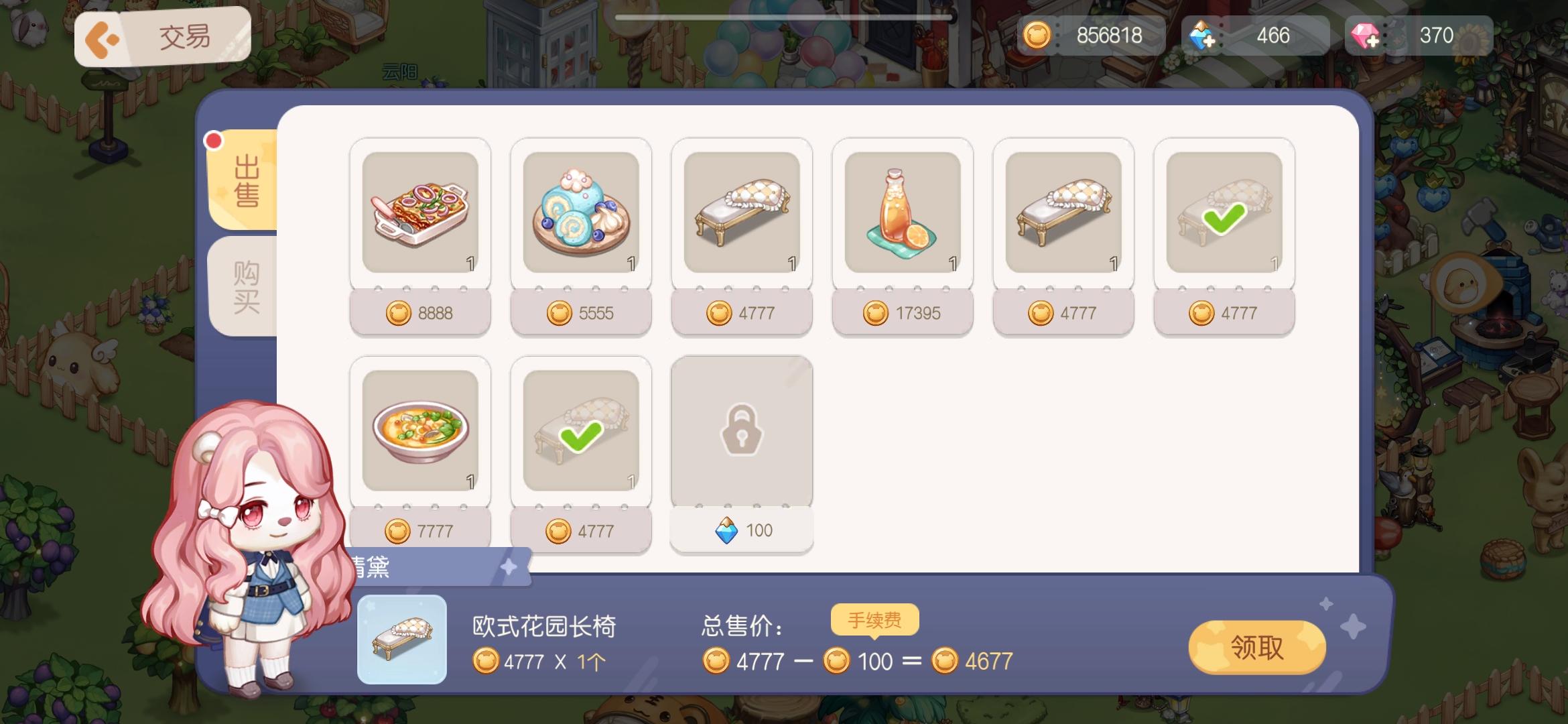Tap the 欧式花园长椅 bench thumbnail in bottom panel
The image size is (1568, 724).
click(x=401, y=641)
